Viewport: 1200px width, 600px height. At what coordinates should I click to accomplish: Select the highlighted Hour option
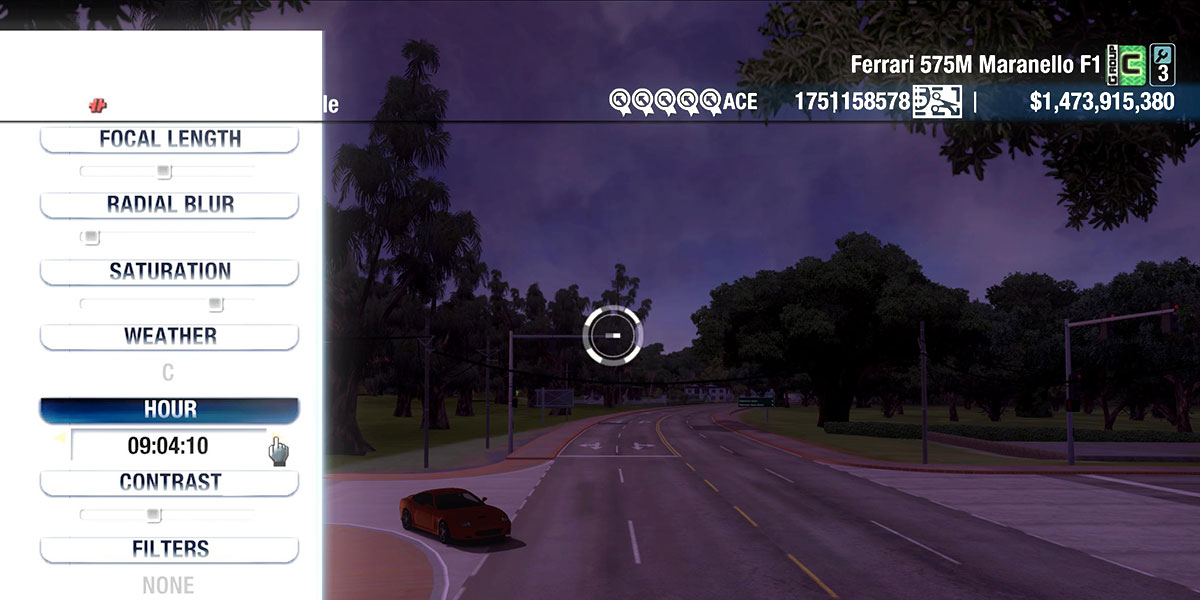169,410
